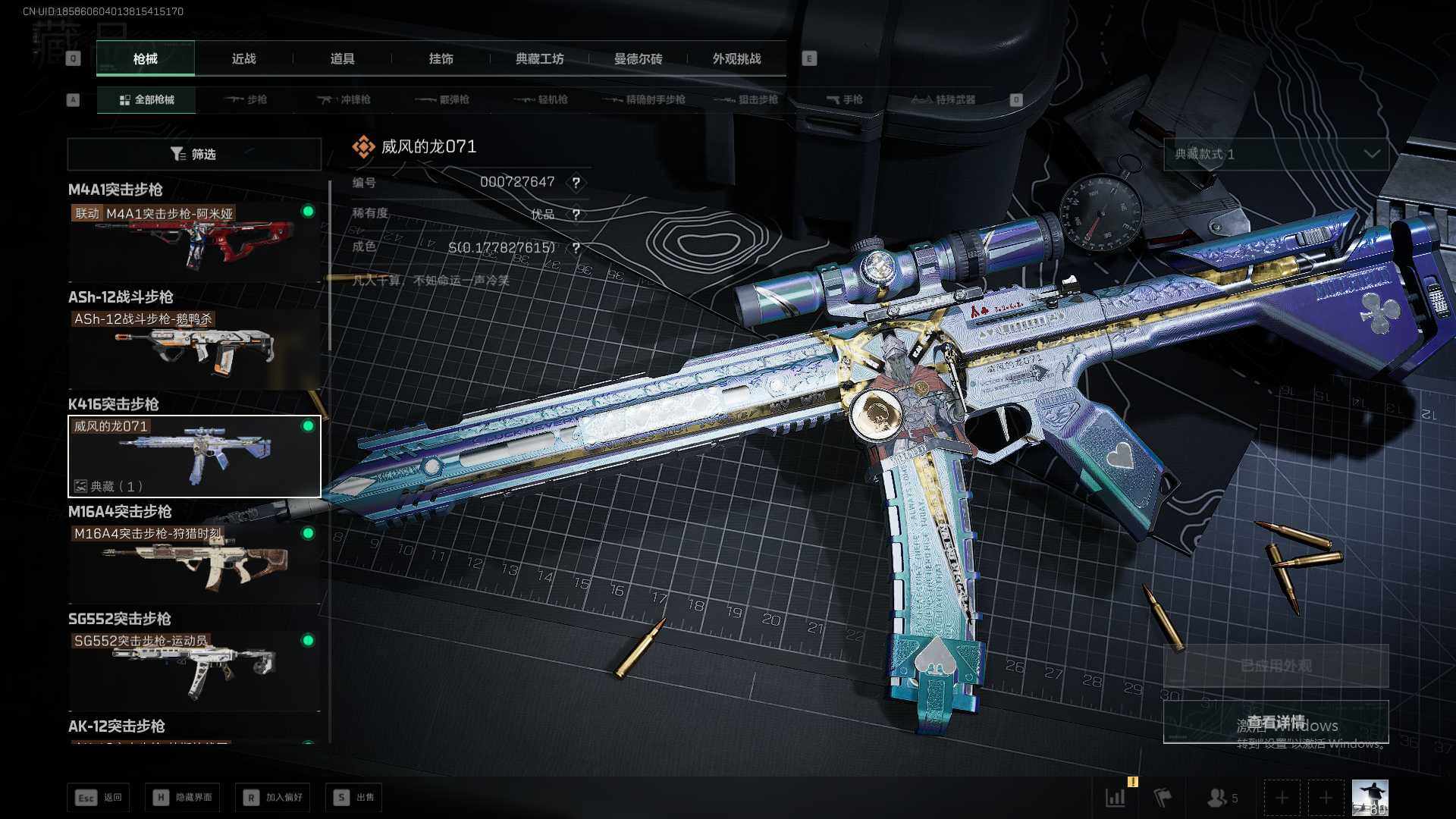Choose the ASh-12 鹅鸭杀 skin
Viewport: 1456px width, 819px height.
point(194,349)
